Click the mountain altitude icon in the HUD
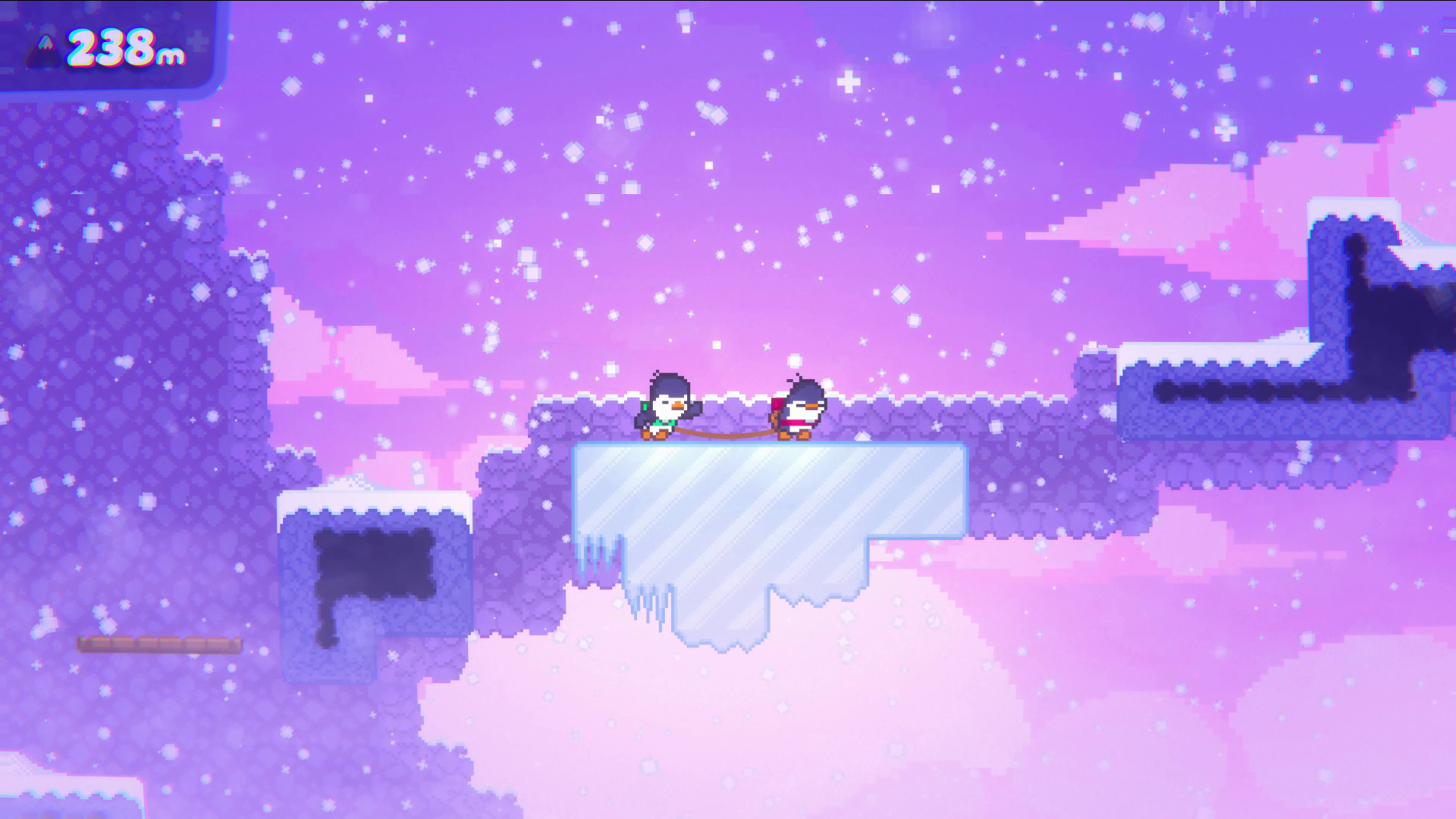The width and height of the screenshot is (1456, 819). (x=43, y=52)
